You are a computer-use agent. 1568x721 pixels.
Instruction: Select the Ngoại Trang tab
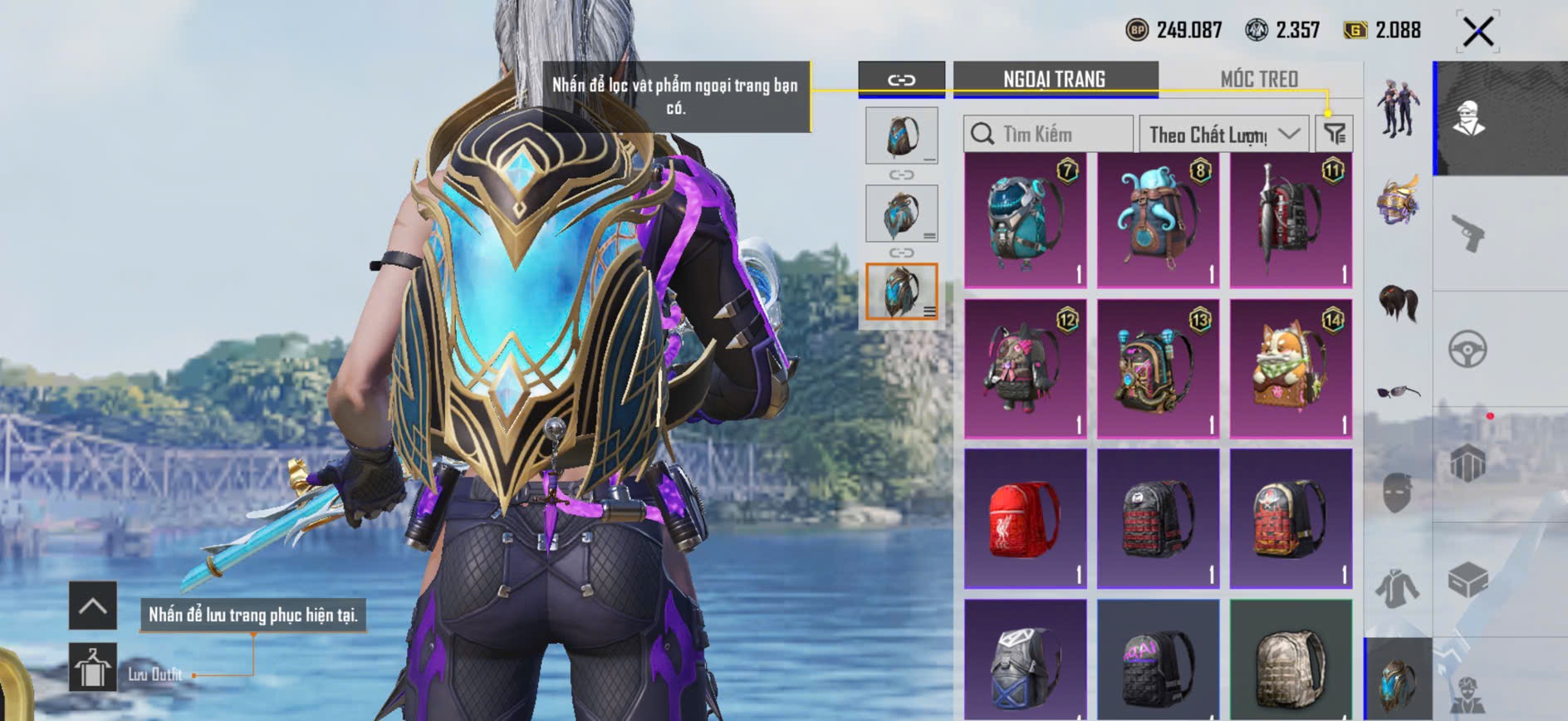(1054, 79)
